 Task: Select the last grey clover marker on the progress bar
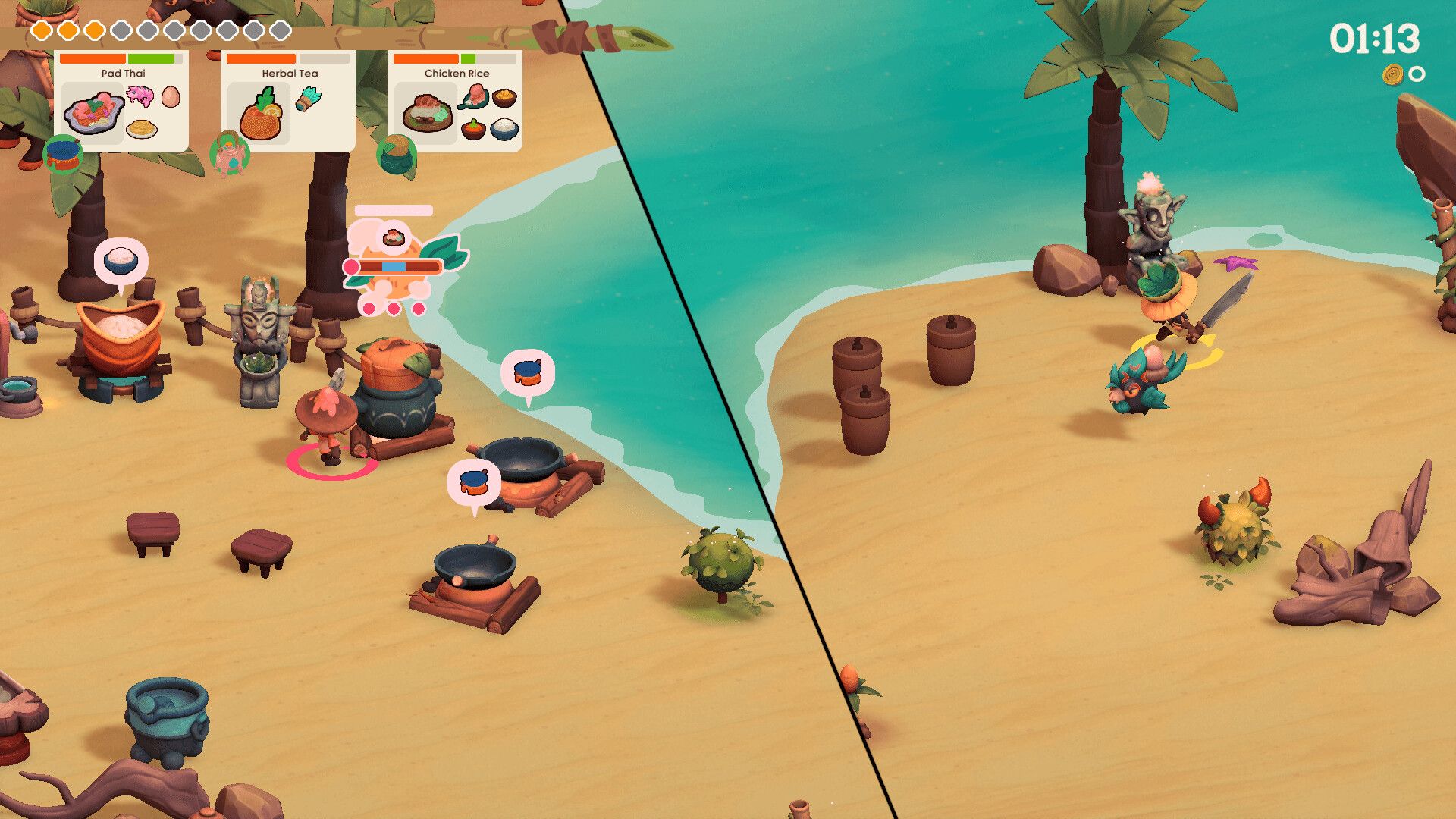pyautogui.click(x=279, y=30)
